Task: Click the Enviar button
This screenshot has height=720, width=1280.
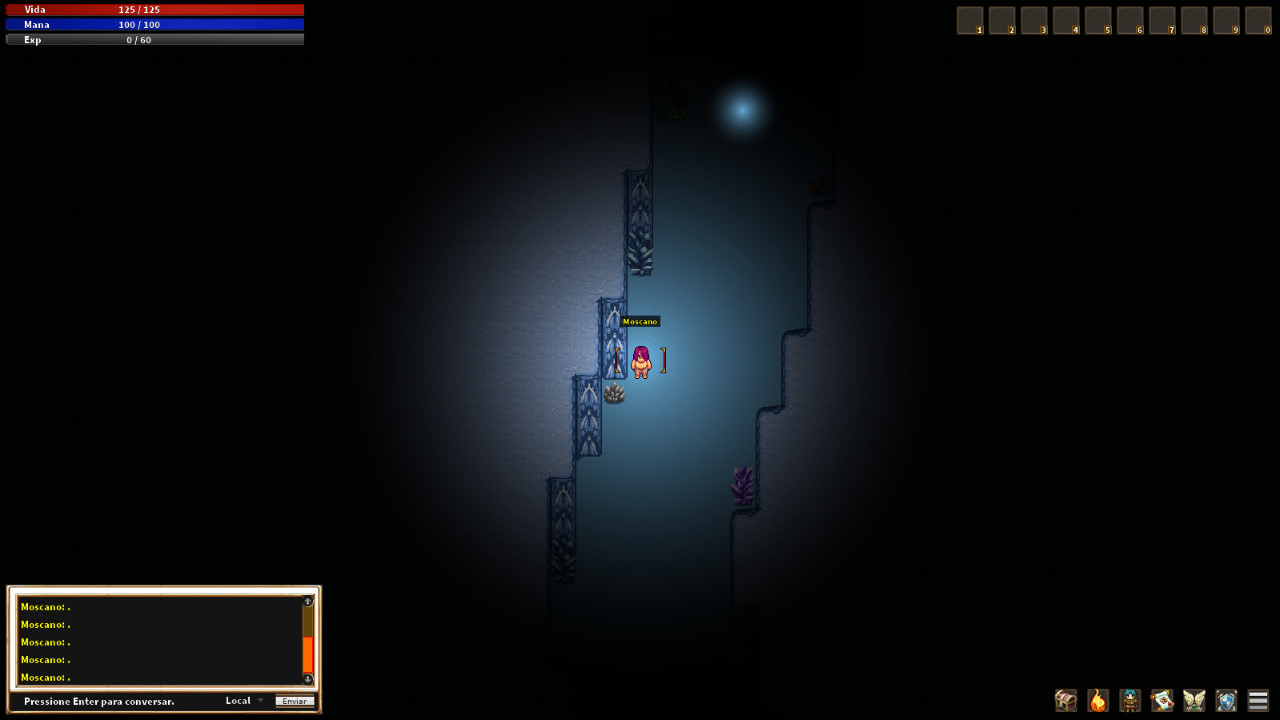Action: pyautogui.click(x=294, y=701)
